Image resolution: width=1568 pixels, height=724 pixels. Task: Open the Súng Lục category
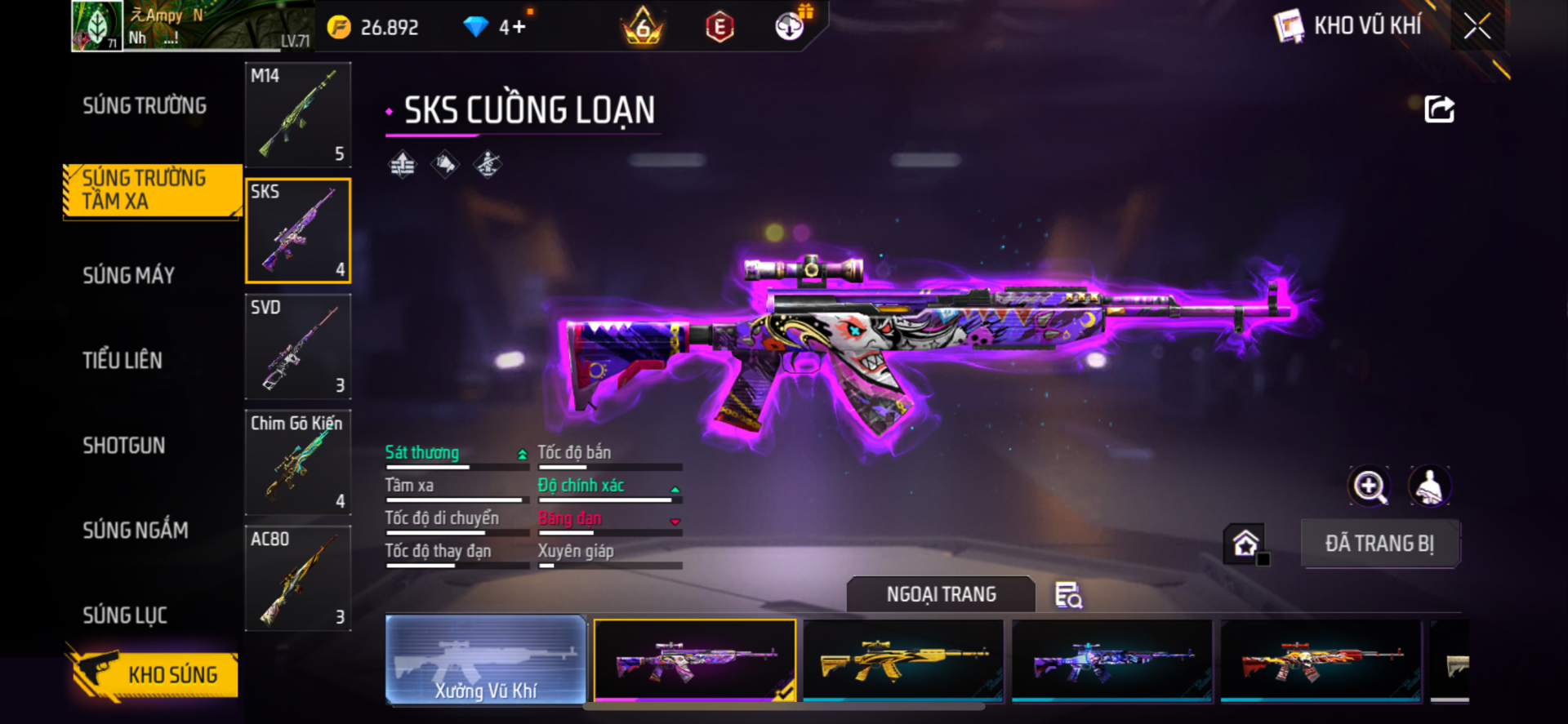125,615
